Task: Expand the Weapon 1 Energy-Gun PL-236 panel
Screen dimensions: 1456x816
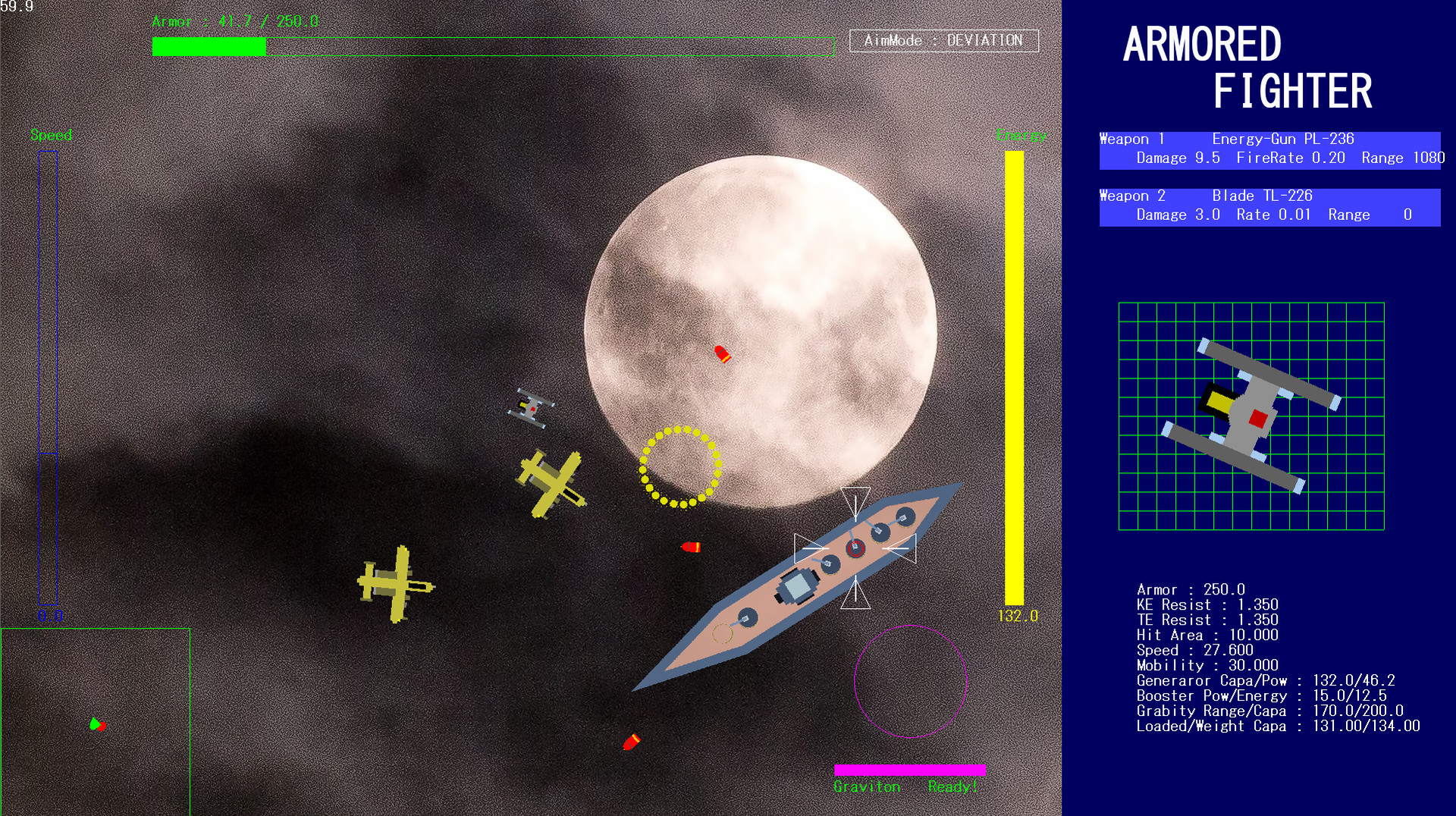Action: tap(1269, 149)
